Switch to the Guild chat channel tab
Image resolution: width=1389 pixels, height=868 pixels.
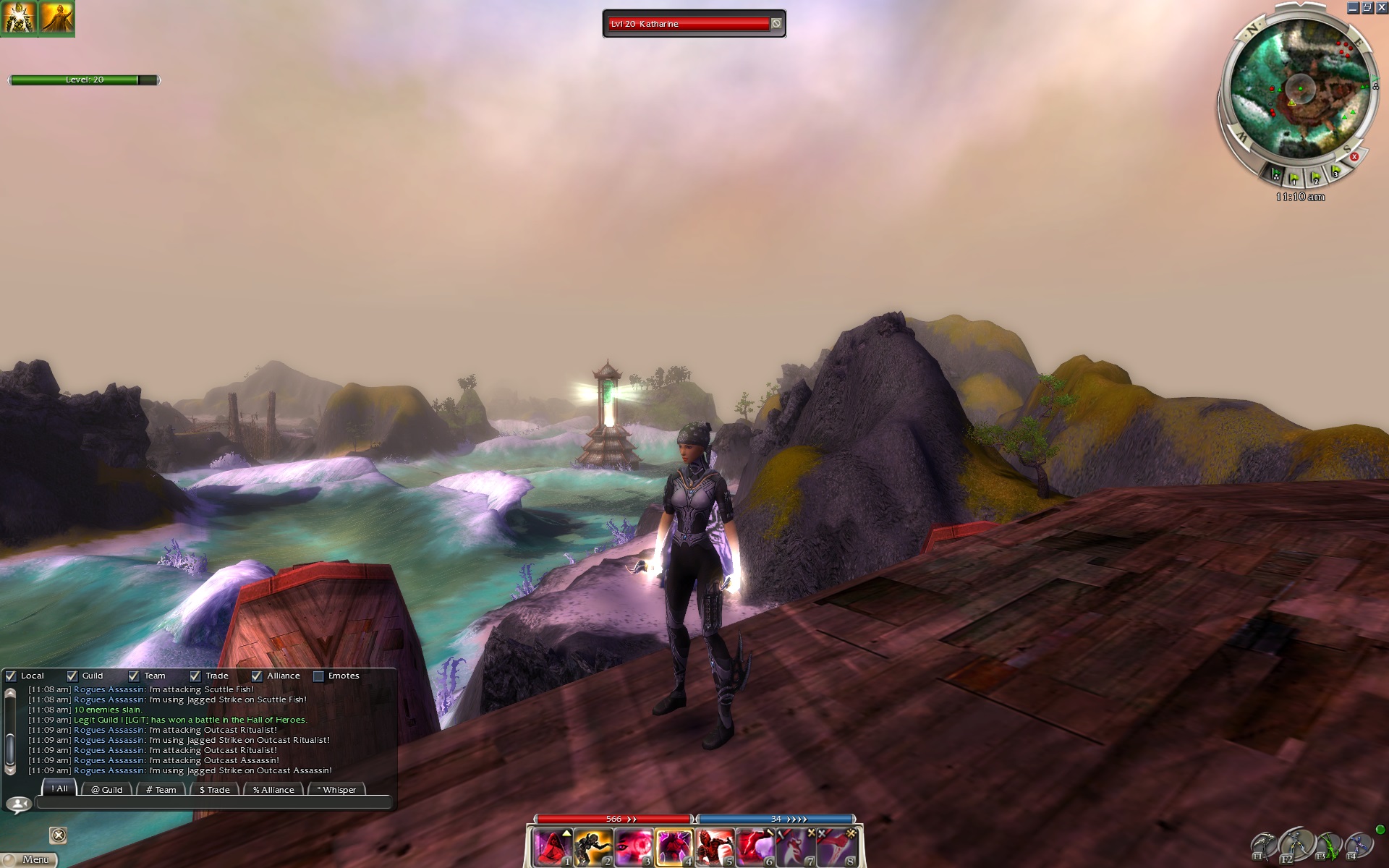(107, 789)
